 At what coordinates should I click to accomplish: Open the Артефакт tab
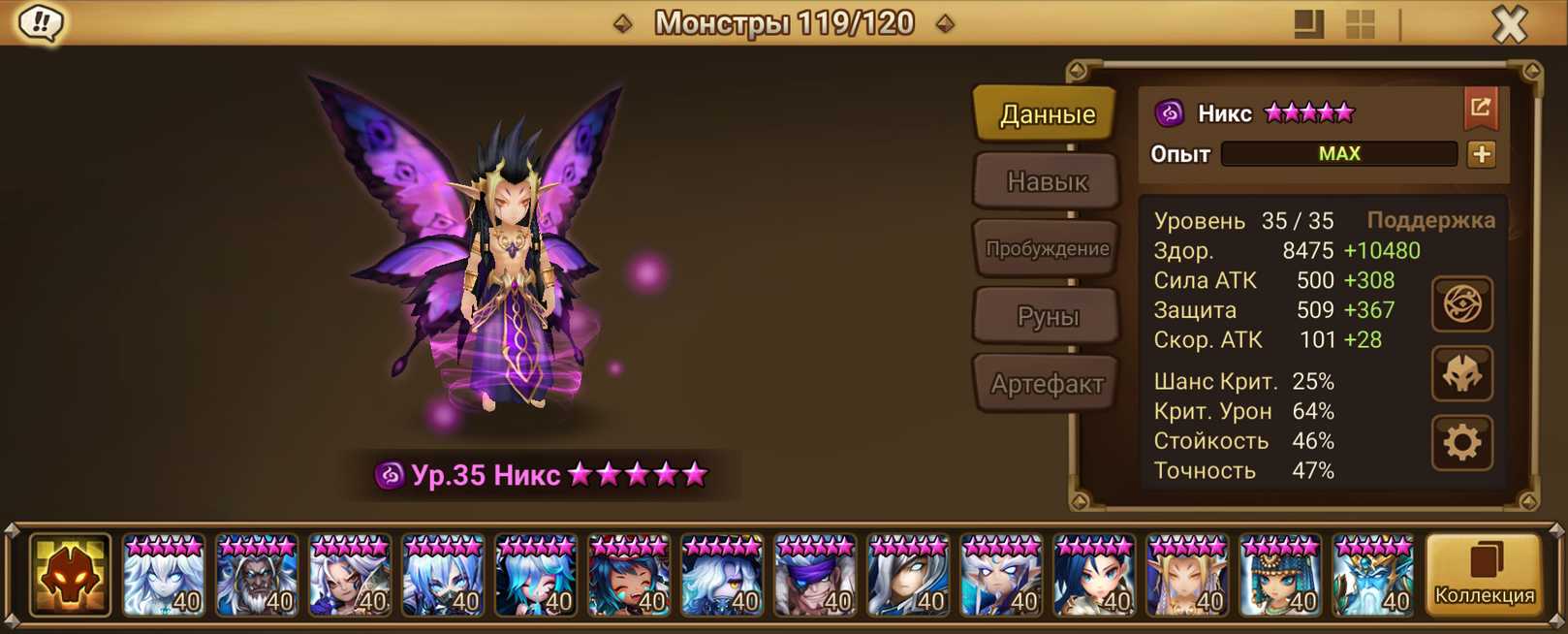(x=1047, y=384)
